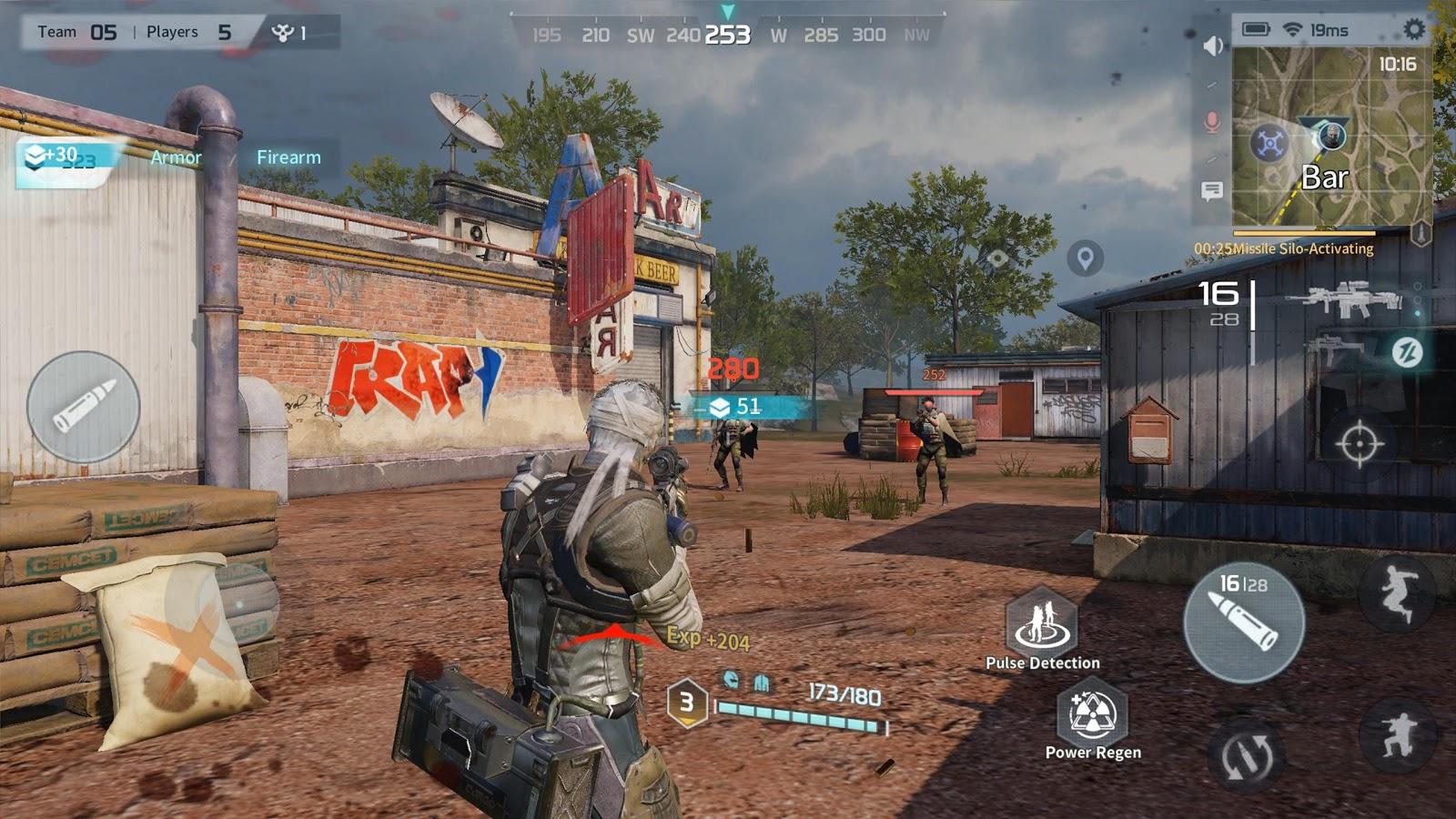Place a marker with the location pin
The height and width of the screenshot is (819, 1456).
pos(1085,258)
